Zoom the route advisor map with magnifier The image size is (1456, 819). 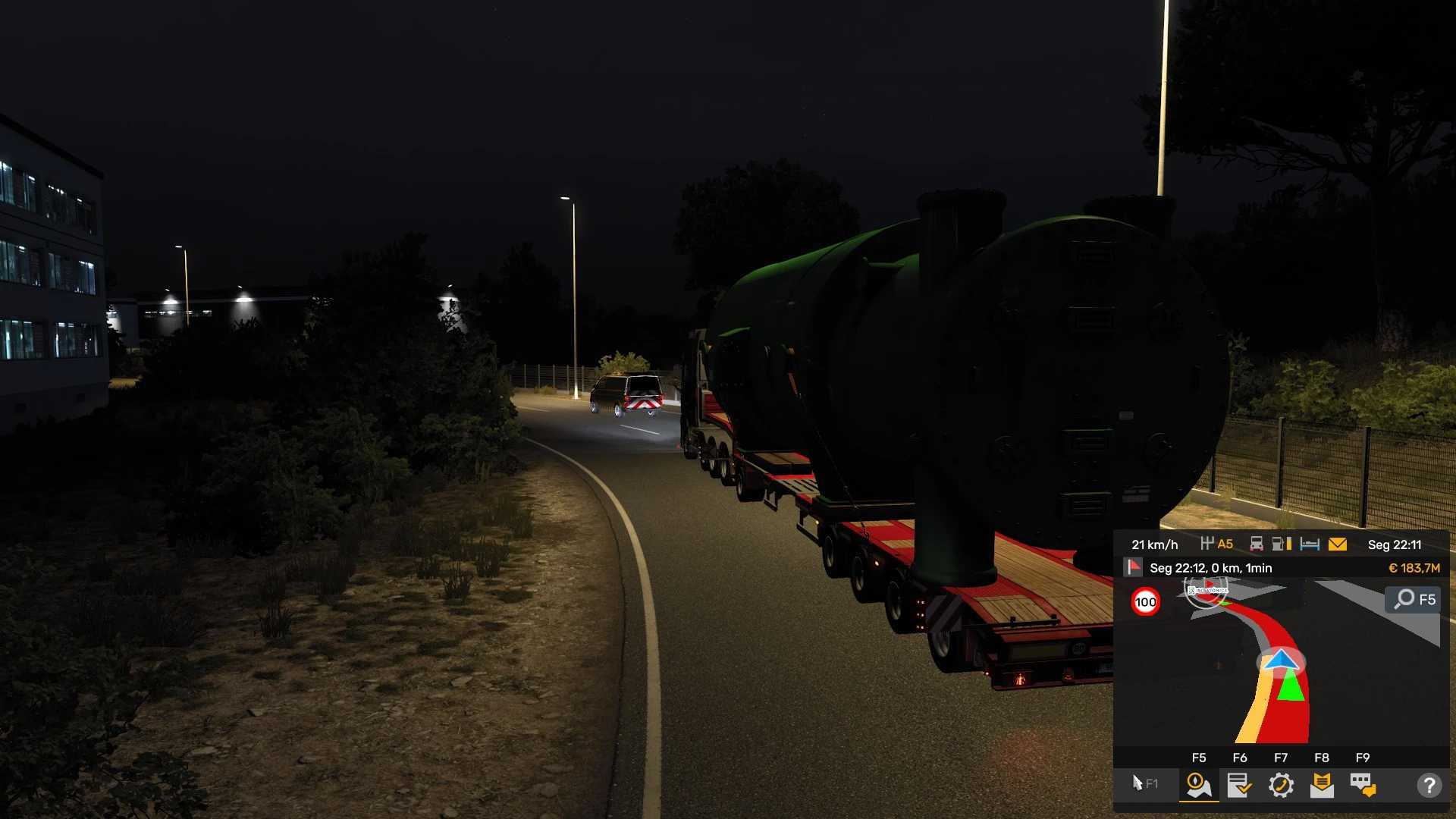click(1415, 599)
